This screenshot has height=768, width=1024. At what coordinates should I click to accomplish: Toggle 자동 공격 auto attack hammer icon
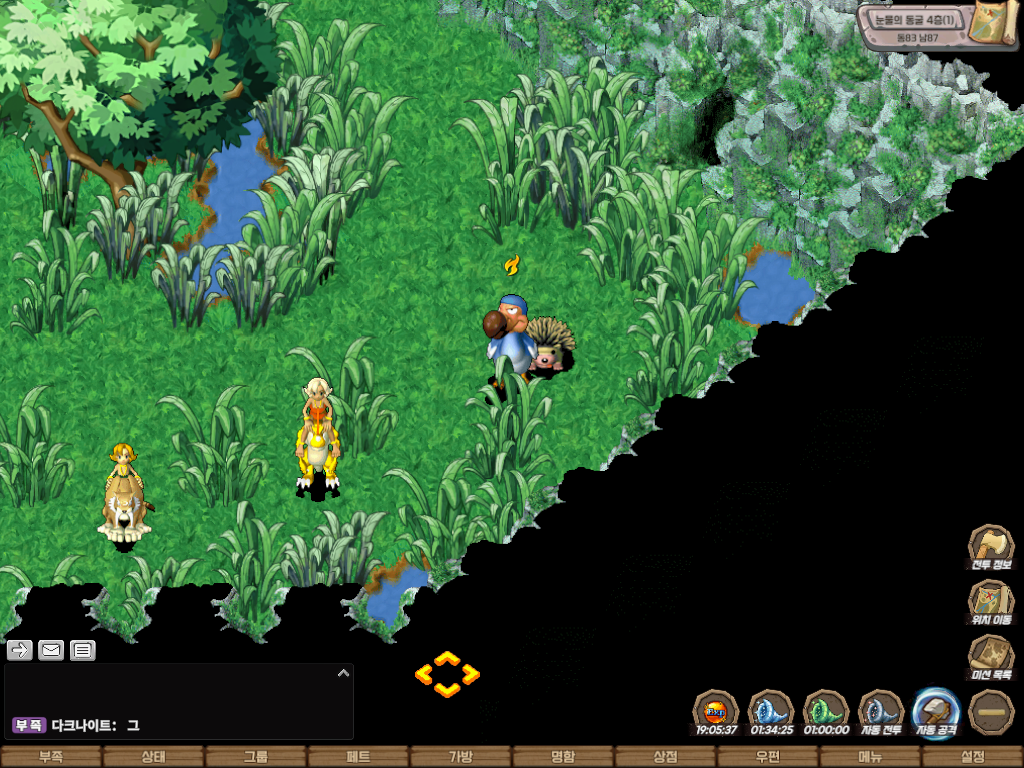[936, 711]
